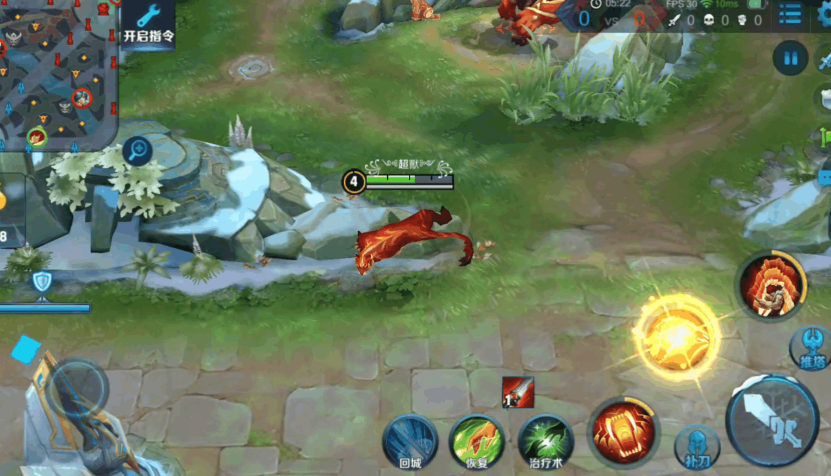Tap the magnifier below the minimap
This screenshot has width=831, height=476.
137,152
